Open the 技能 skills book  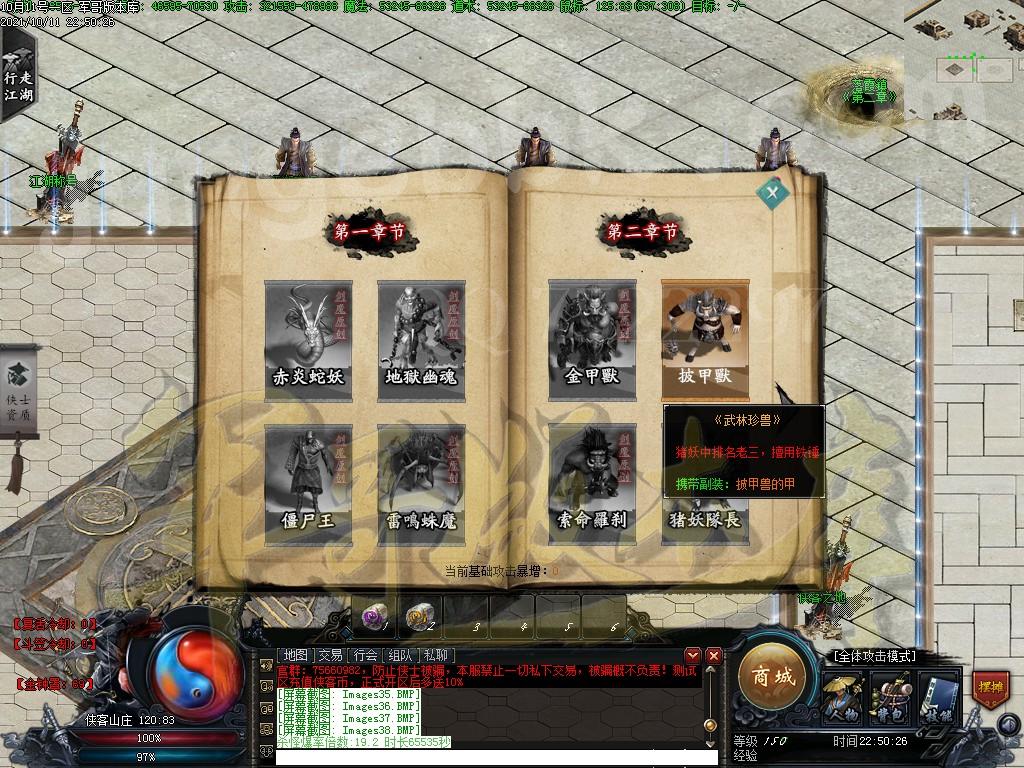[x=937, y=695]
